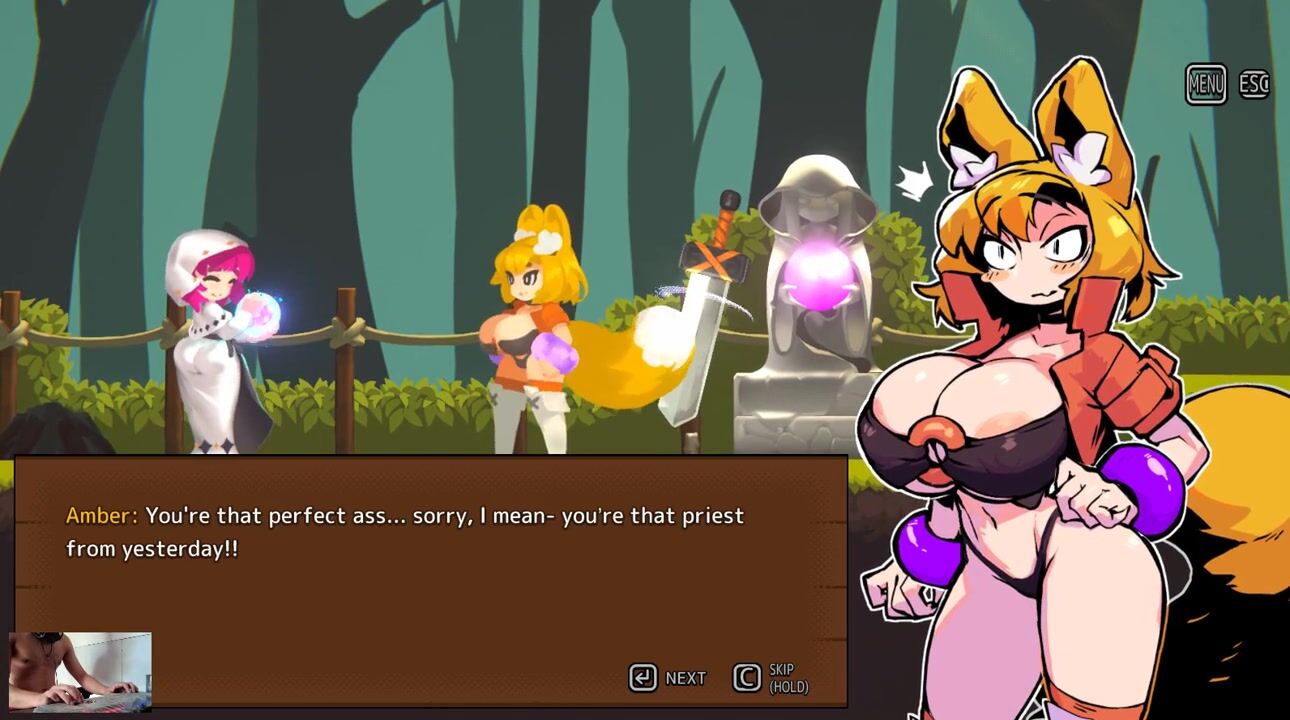Open the MENU button

click(1205, 84)
